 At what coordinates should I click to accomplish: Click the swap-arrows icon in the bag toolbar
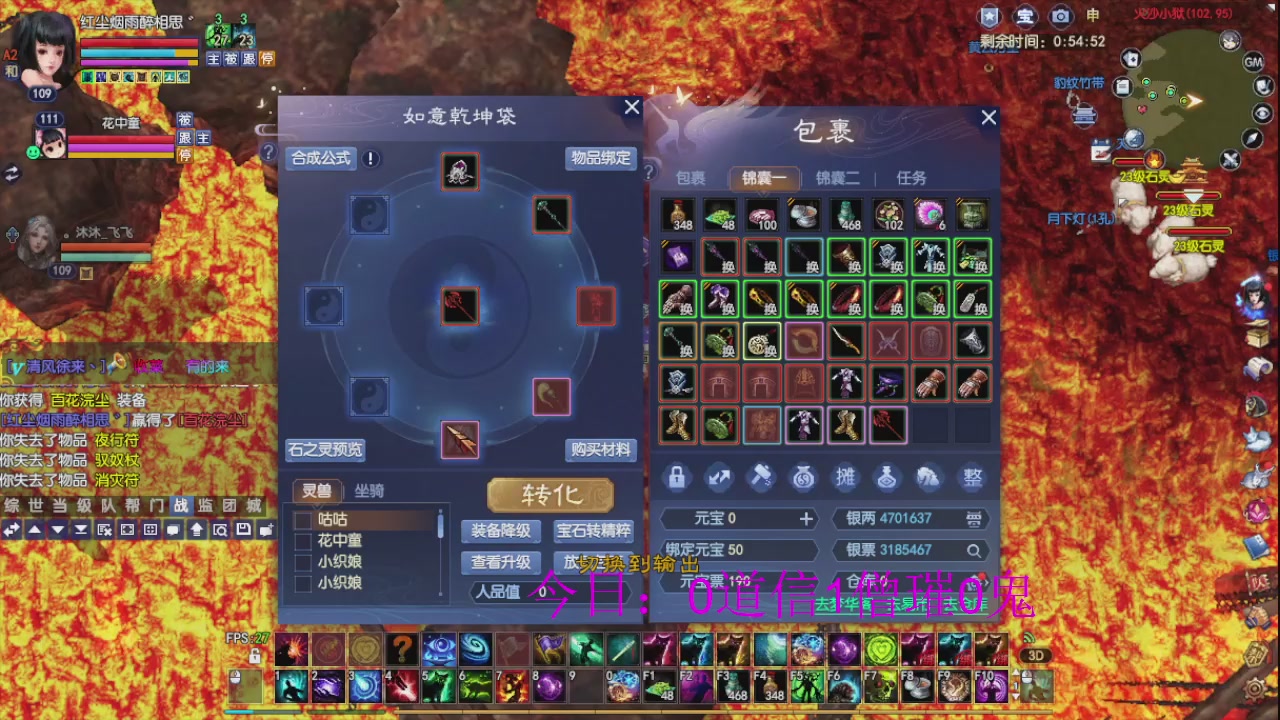point(719,478)
